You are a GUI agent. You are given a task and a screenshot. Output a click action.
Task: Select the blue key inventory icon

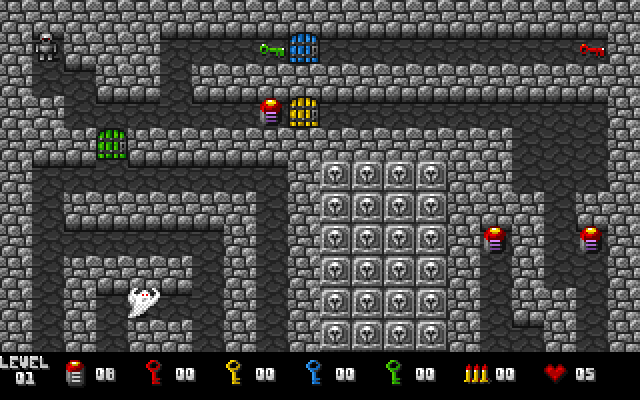314,373
